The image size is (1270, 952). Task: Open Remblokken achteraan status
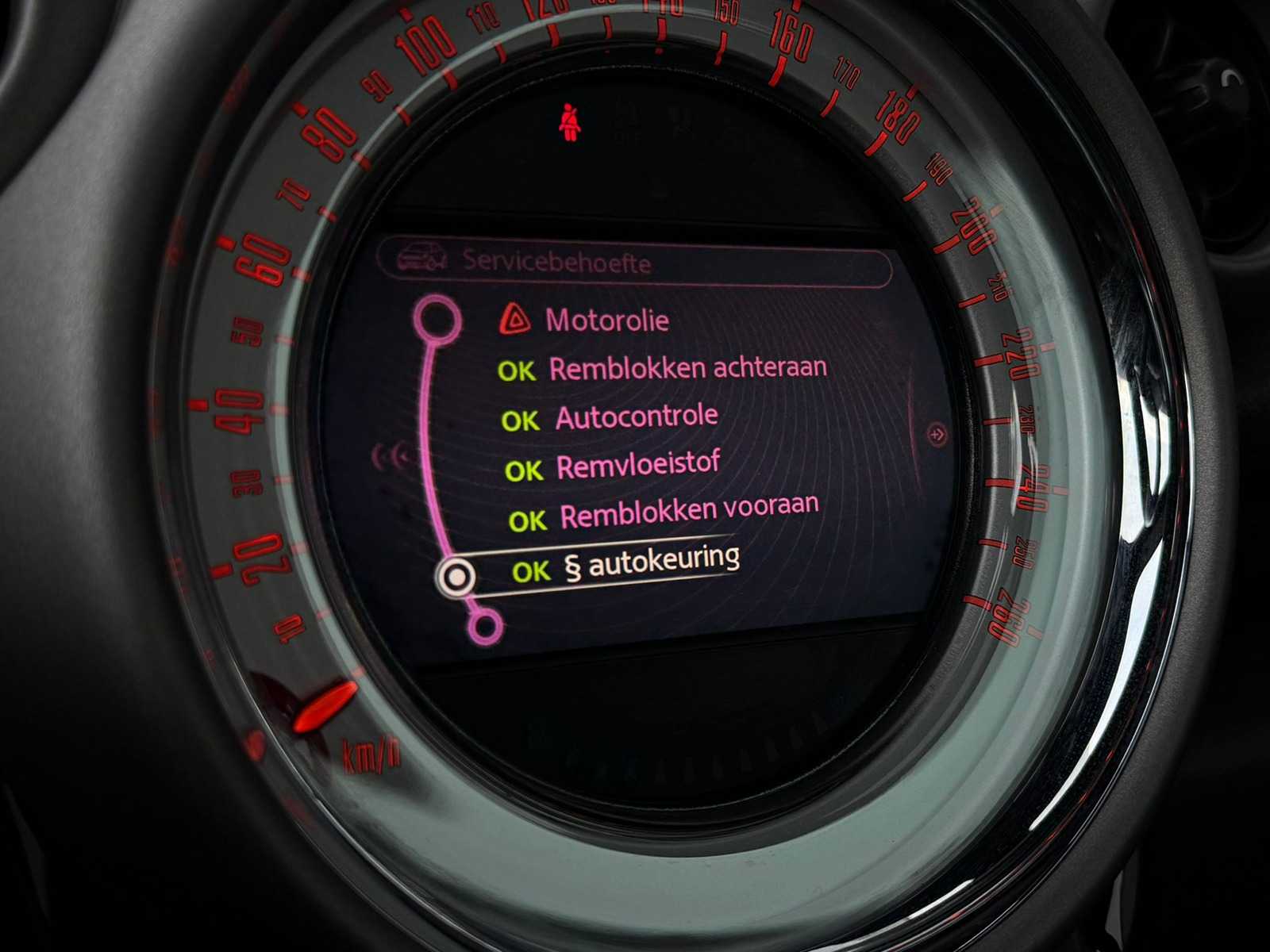point(687,368)
